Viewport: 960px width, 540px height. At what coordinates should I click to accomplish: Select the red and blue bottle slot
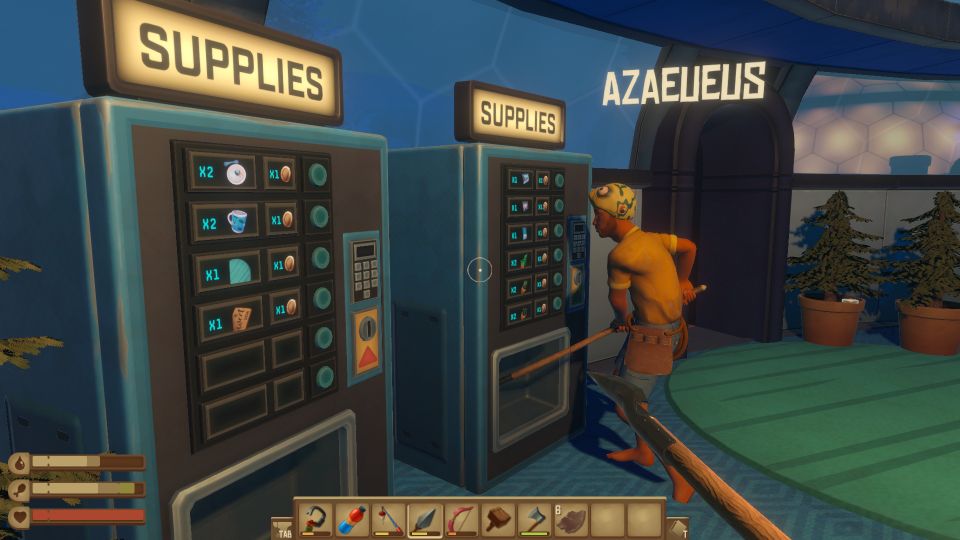[353, 520]
